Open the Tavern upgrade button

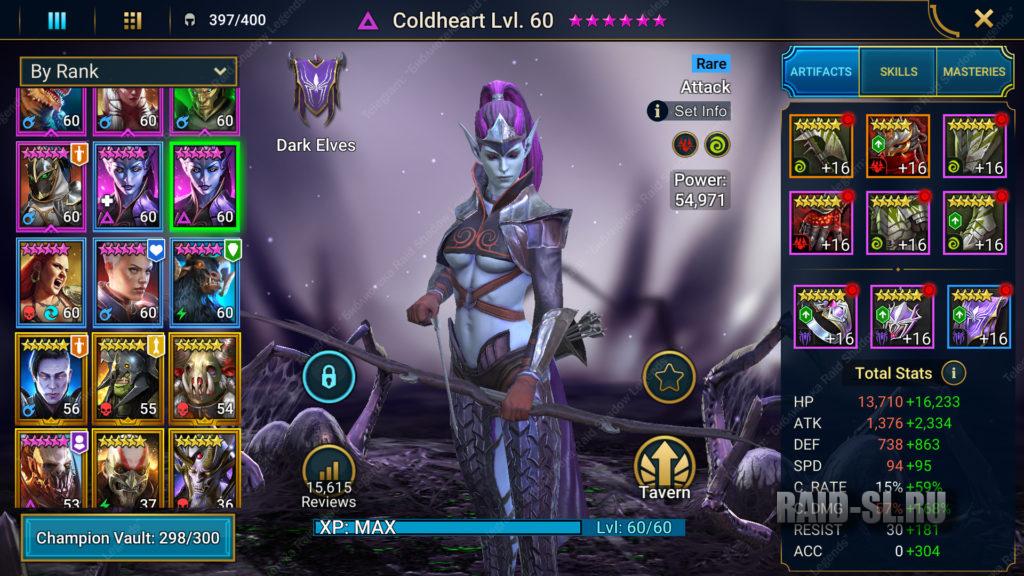(666, 468)
